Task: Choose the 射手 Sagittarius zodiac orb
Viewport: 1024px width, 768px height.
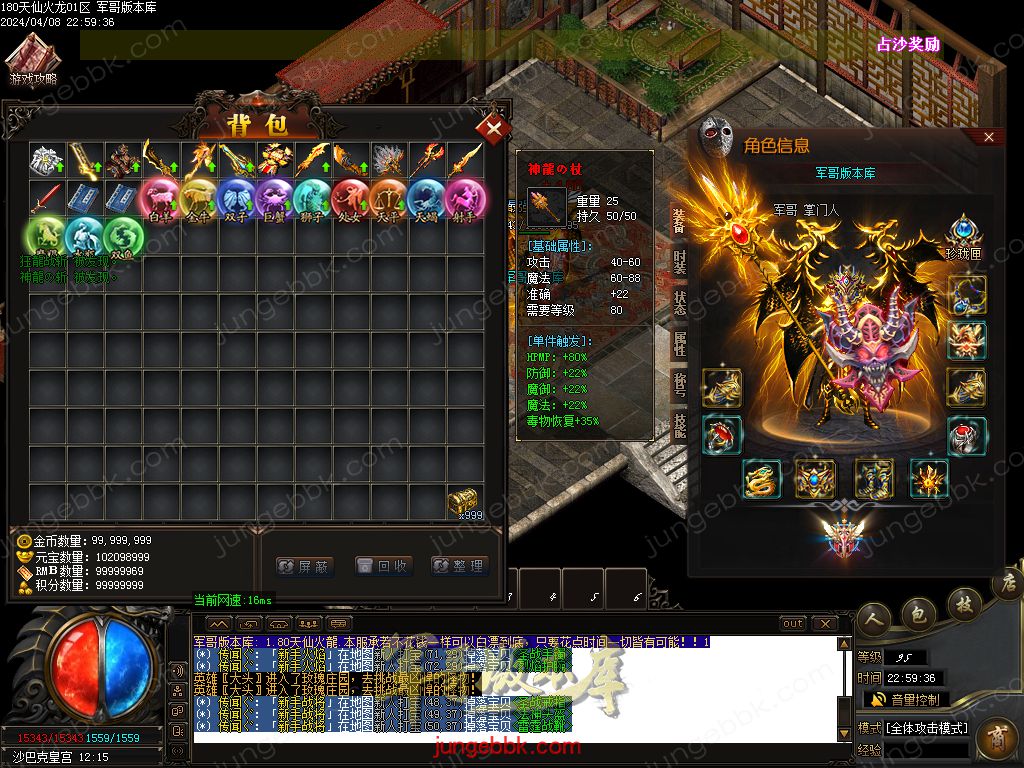Action: pos(464,197)
